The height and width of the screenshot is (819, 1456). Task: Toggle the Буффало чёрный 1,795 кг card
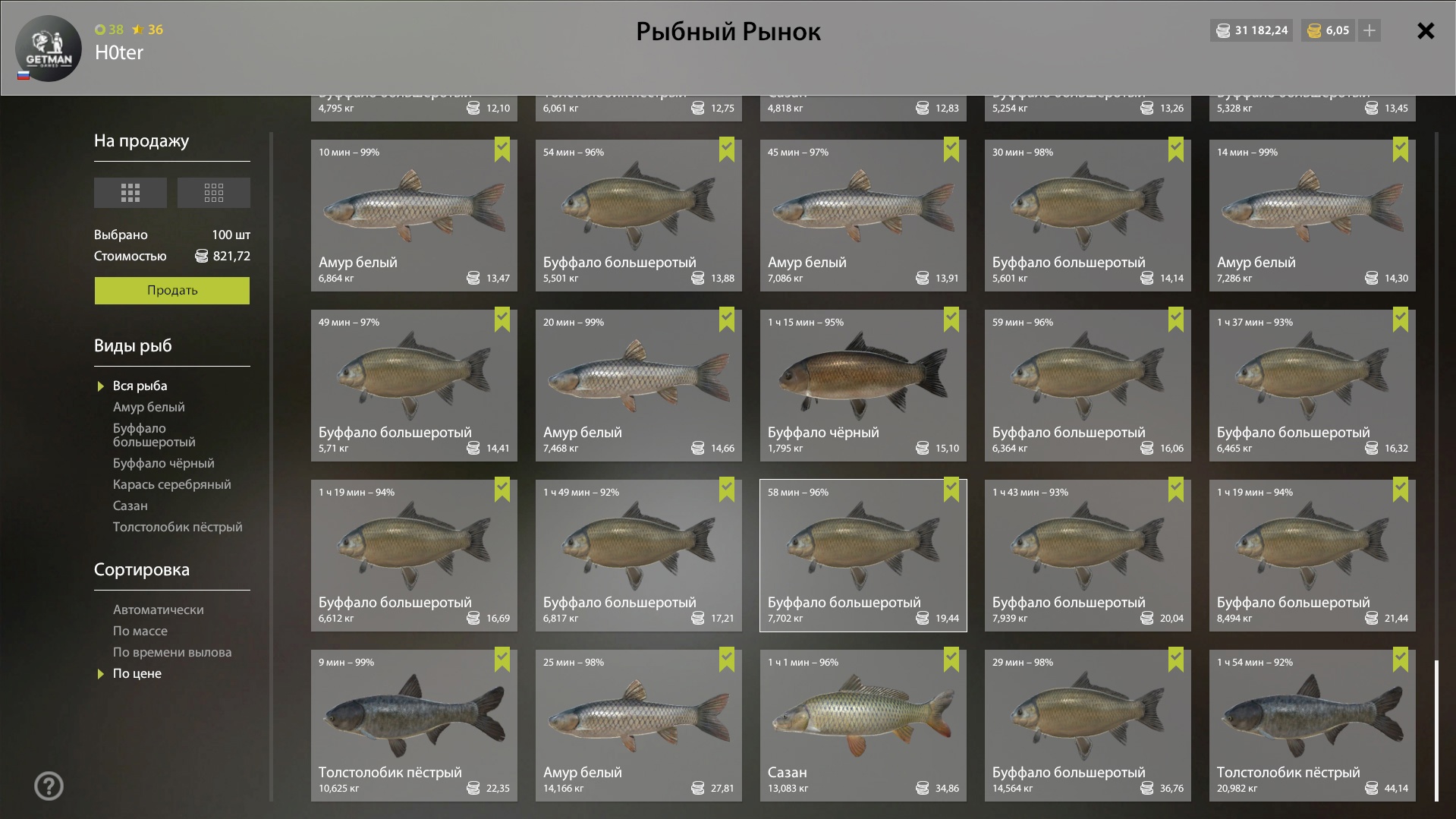tap(863, 385)
